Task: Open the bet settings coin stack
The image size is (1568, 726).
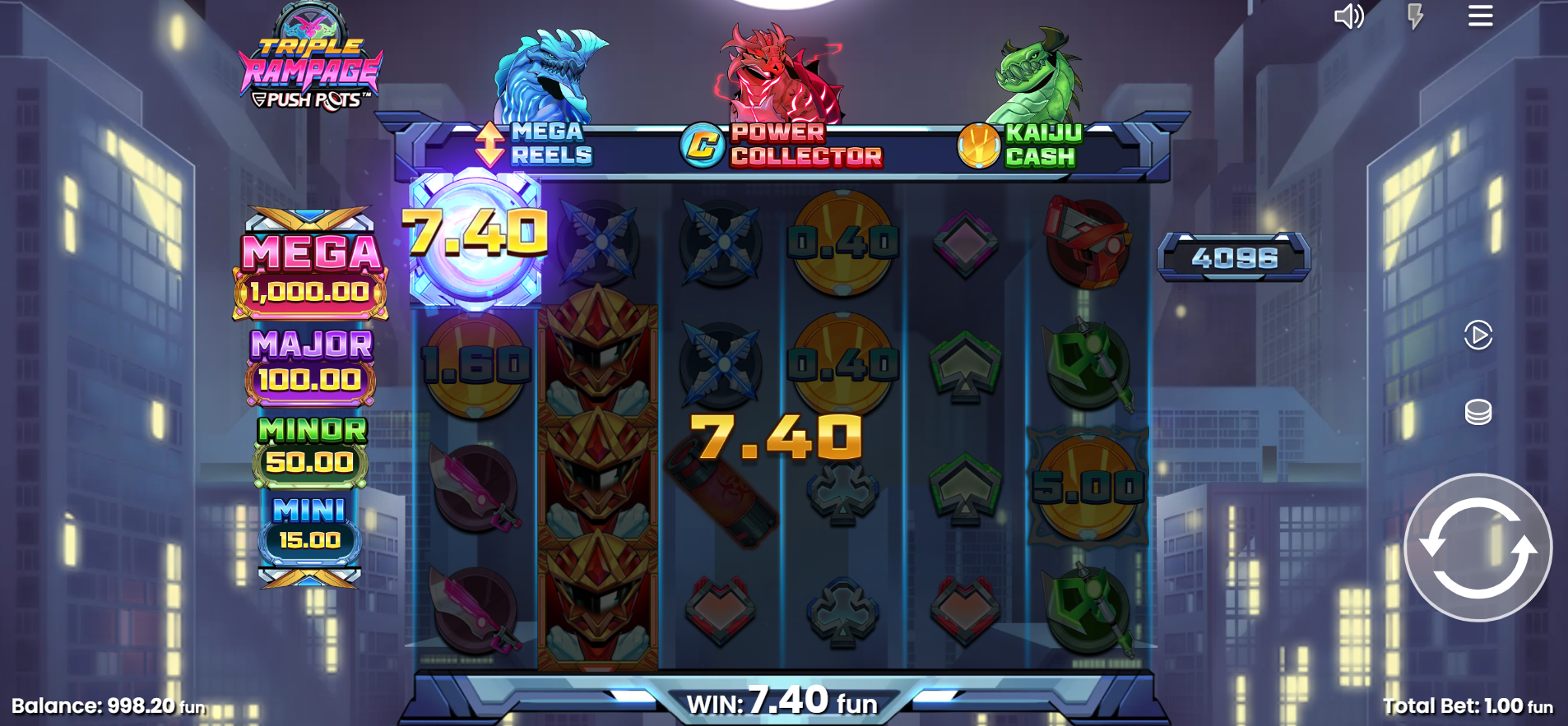Action: tap(1478, 412)
